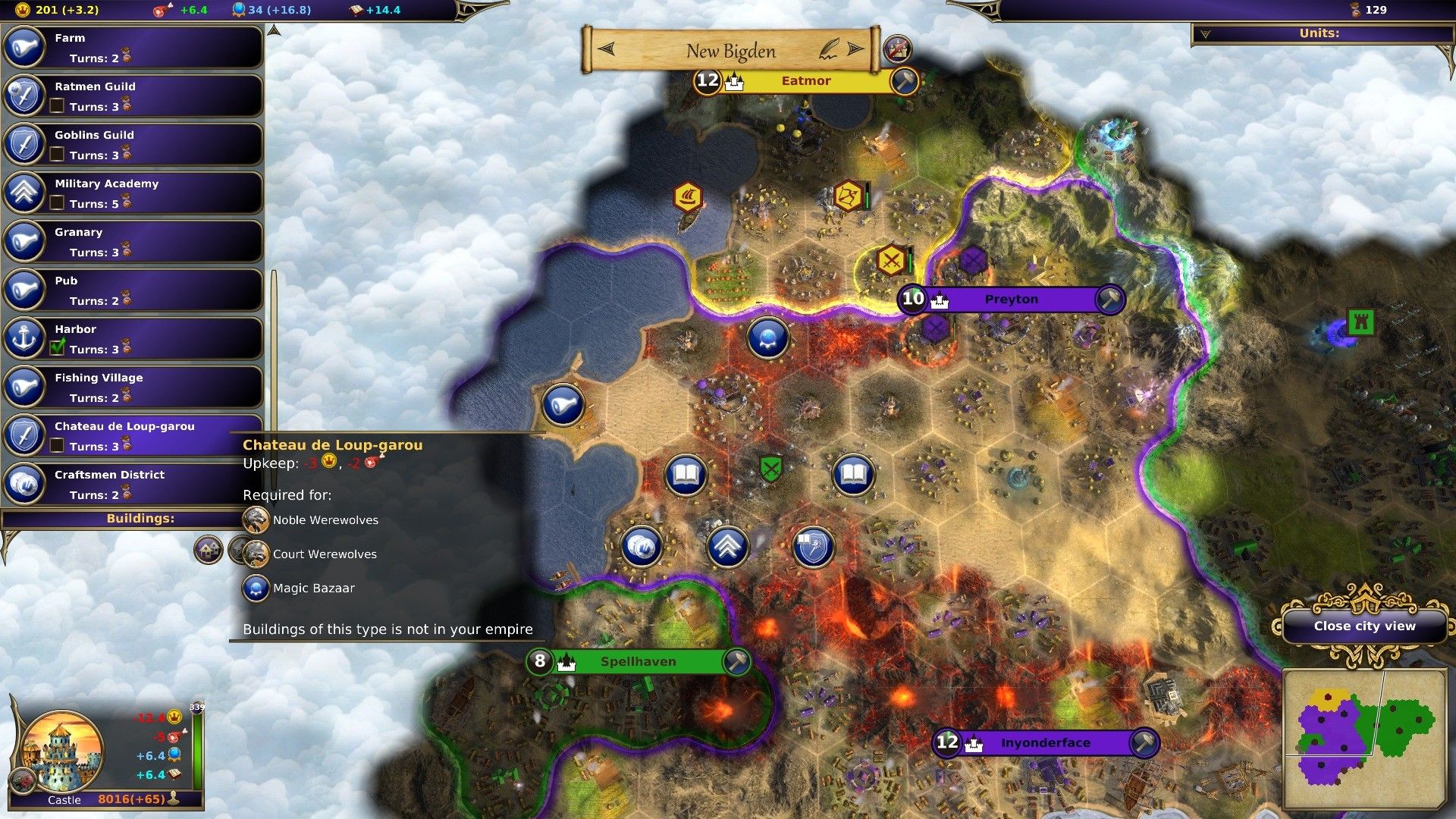Close city view
Viewport: 1456px width, 819px height.
tap(1364, 626)
